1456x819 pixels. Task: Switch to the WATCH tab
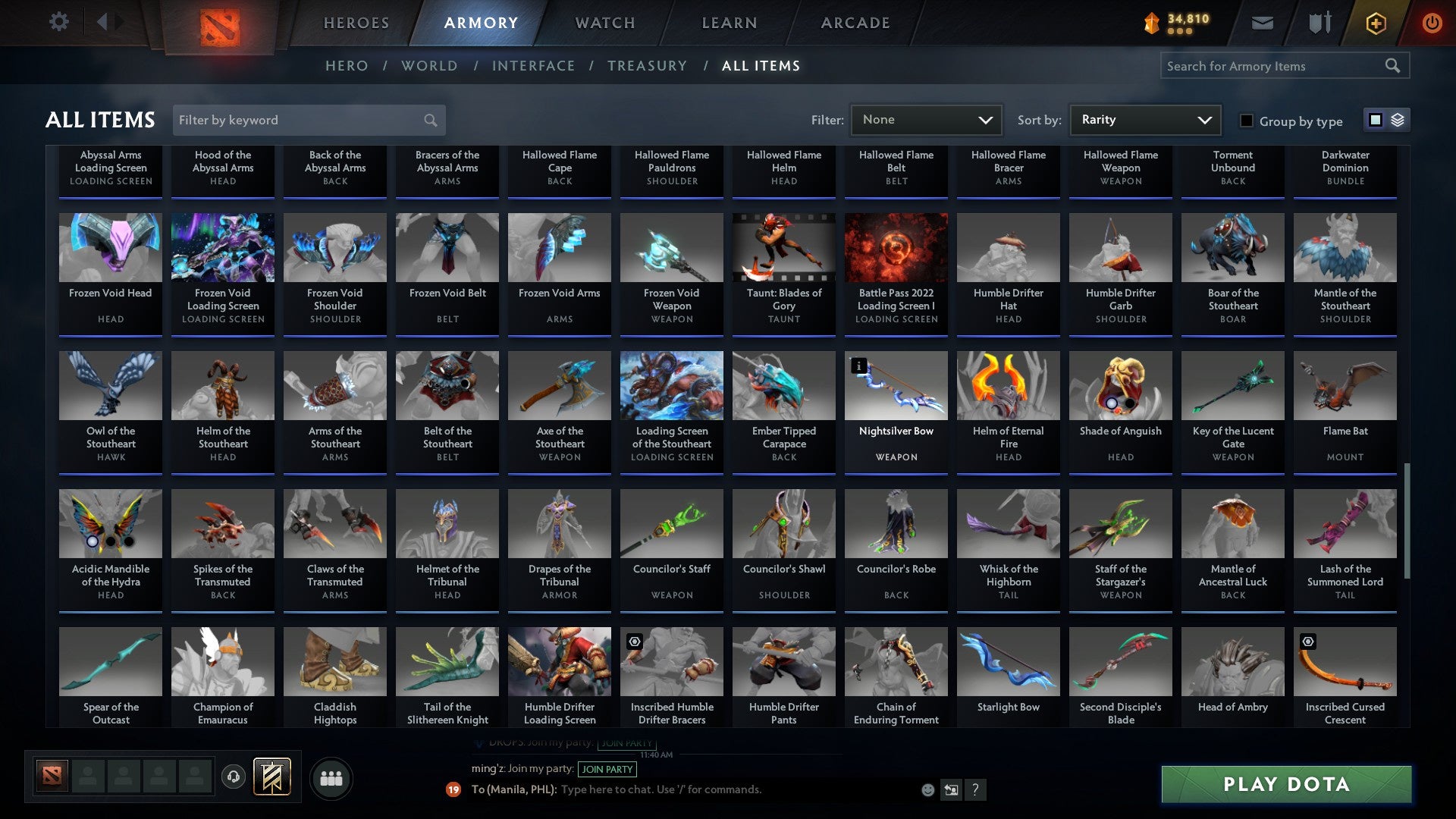pyautogui.click(x=604, y=23)
